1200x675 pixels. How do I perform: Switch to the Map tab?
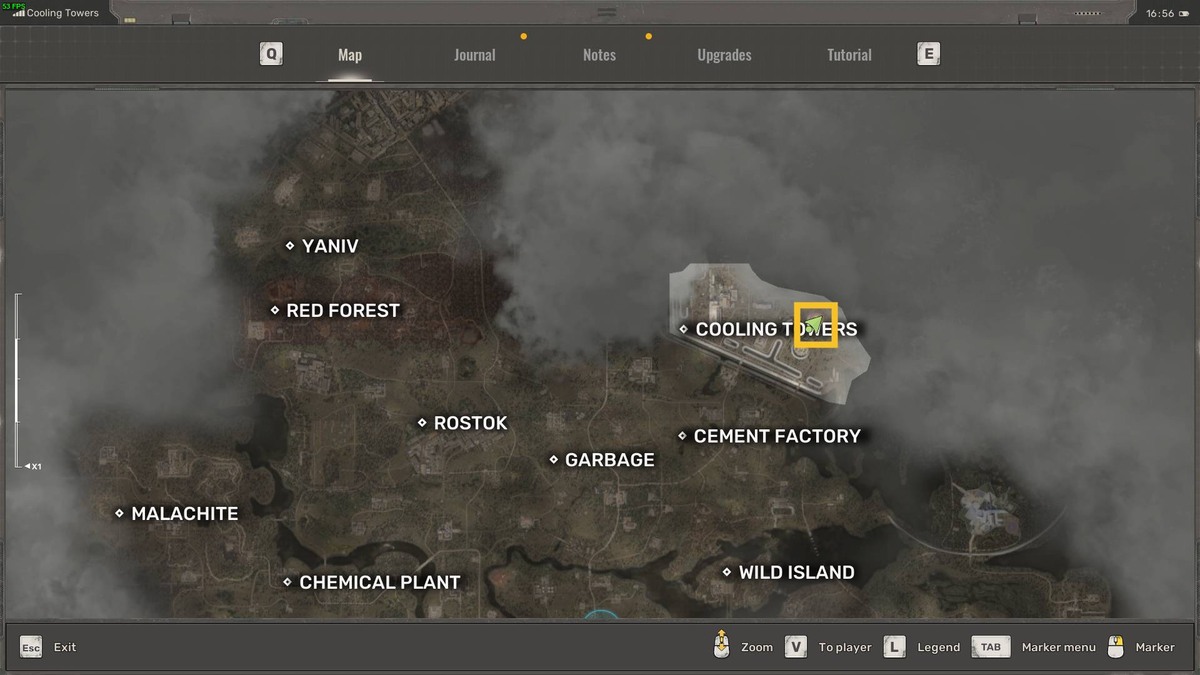coord(350,55)
